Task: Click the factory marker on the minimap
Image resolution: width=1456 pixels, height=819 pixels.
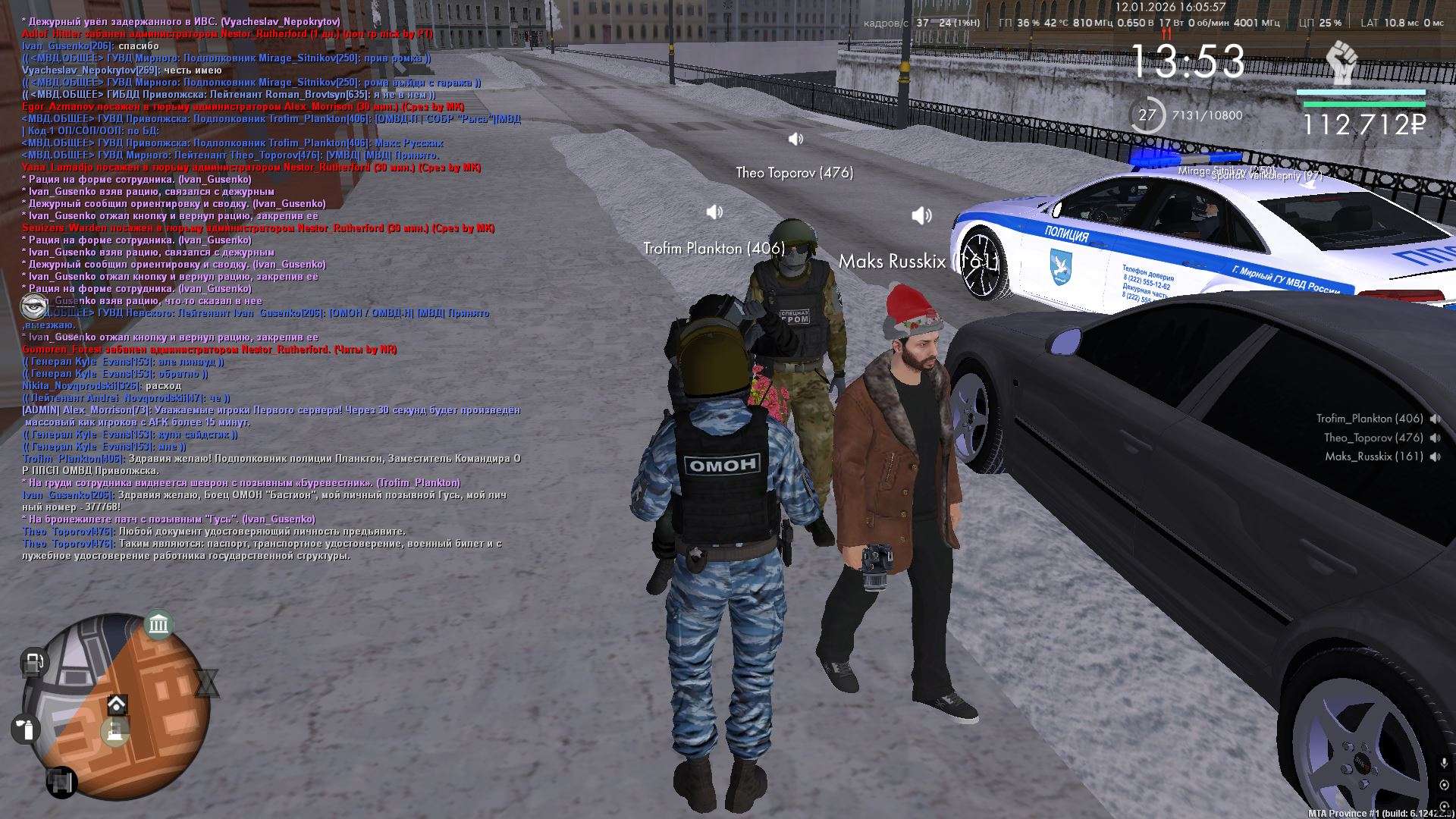Action: (x=115, y=732)
